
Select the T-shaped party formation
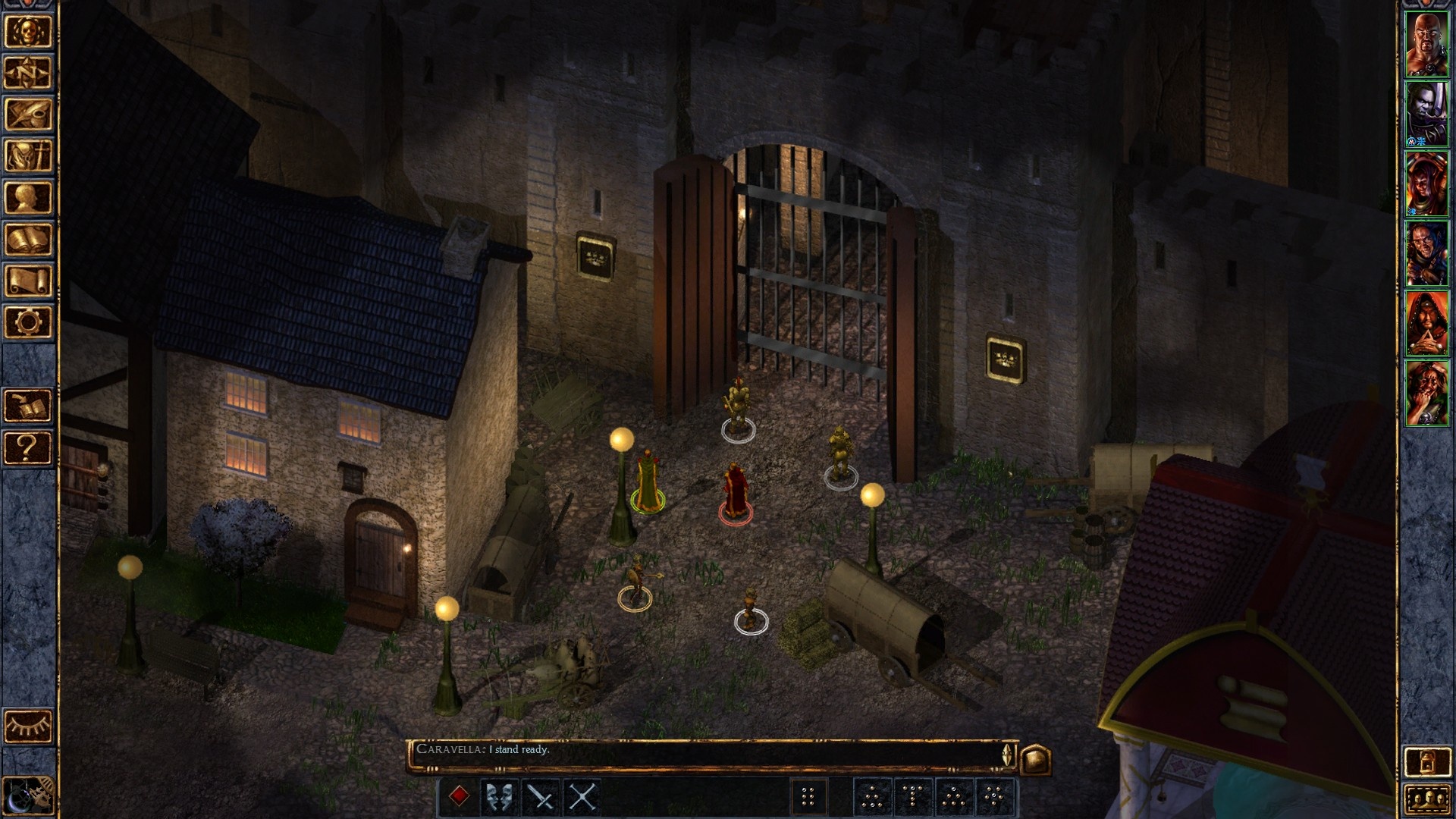click(x=914, y=795)
